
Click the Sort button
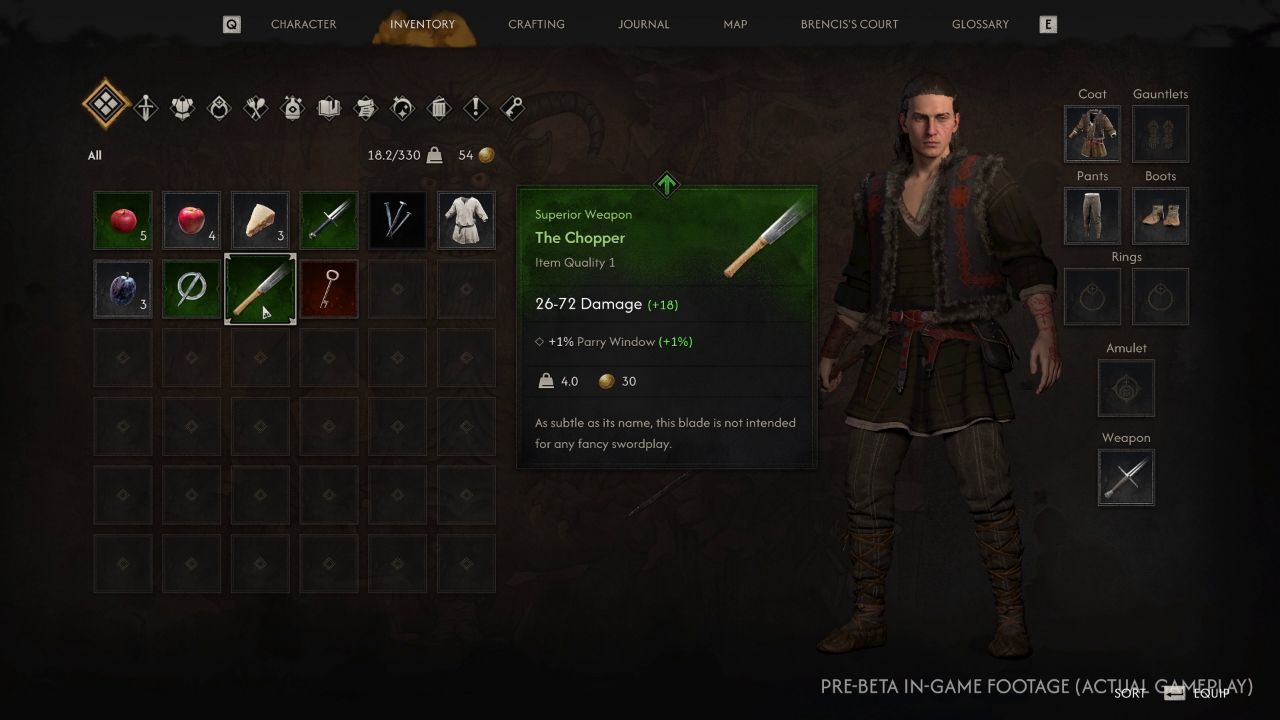pyautogui.click(x=1128, y=692)
